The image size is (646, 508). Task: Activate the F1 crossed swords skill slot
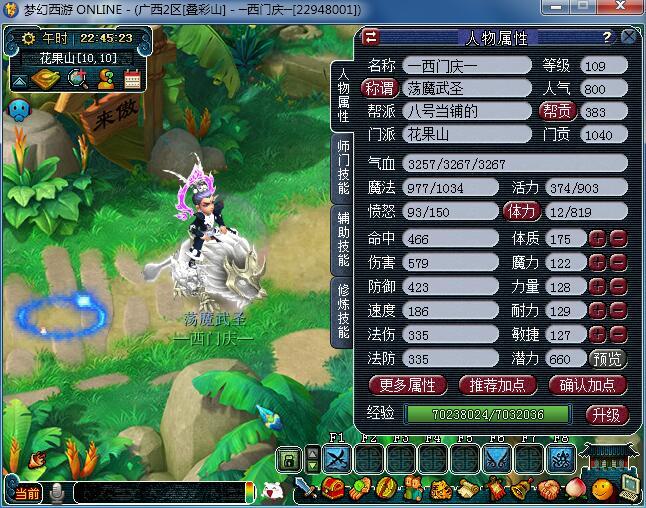[x=337, y=458]
